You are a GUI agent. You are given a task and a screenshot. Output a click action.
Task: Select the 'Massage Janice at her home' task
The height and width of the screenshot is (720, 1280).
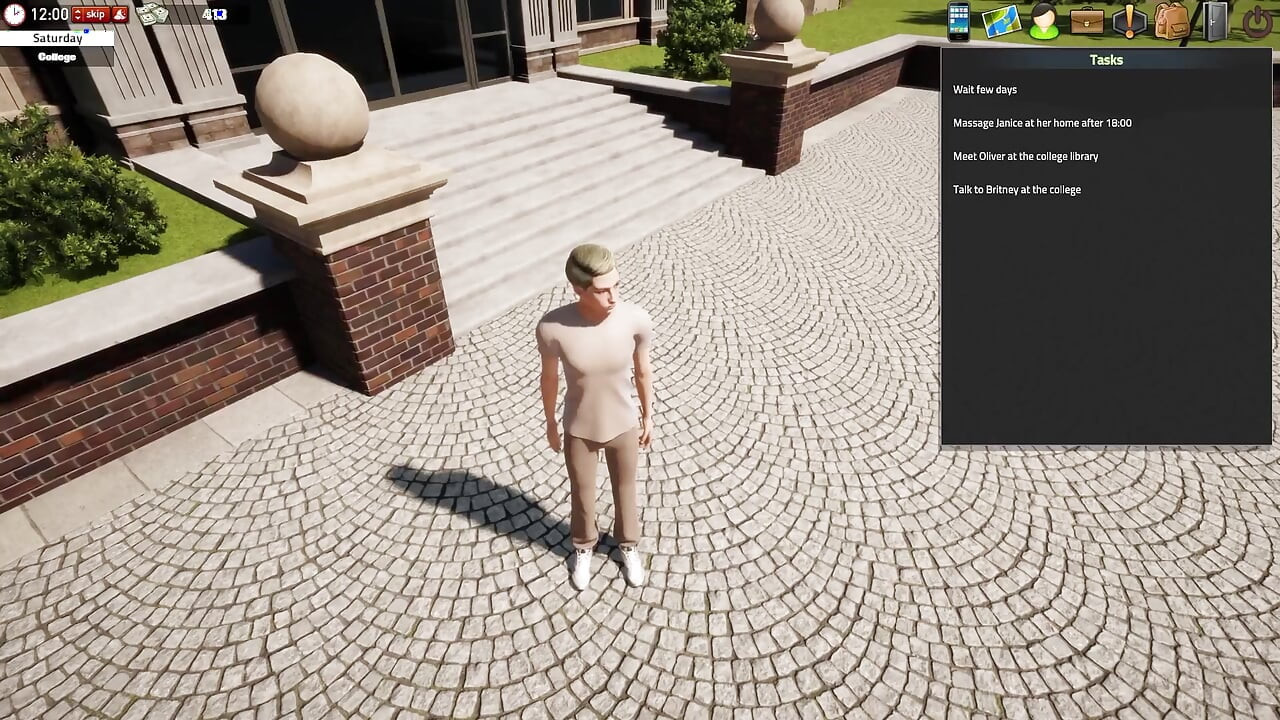coord(1042,123)
